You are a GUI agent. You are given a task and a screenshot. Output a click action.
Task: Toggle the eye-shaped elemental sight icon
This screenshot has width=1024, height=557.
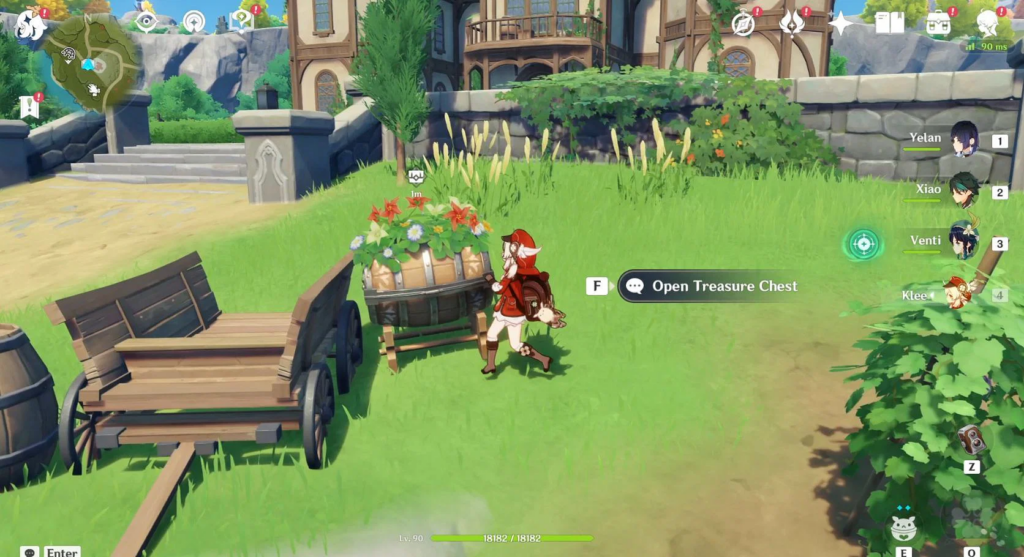[x=146, y=21]
